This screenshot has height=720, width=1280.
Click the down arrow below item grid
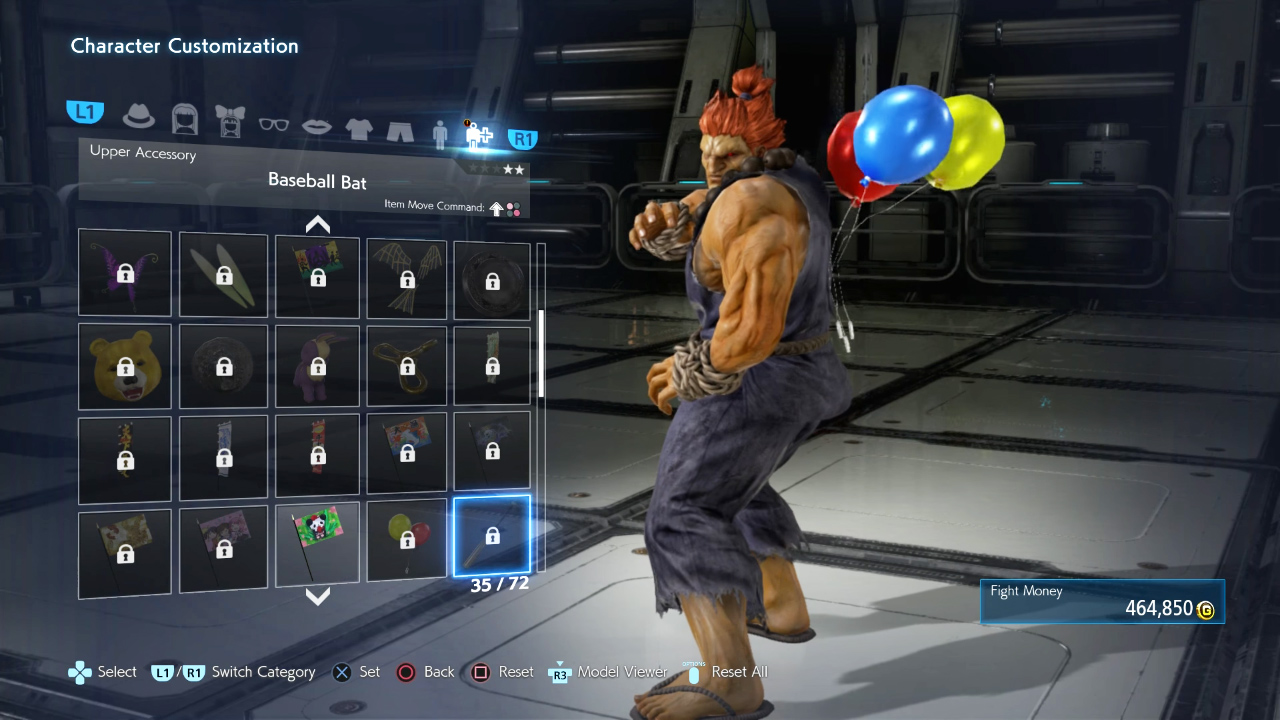[x=318, y=597]
